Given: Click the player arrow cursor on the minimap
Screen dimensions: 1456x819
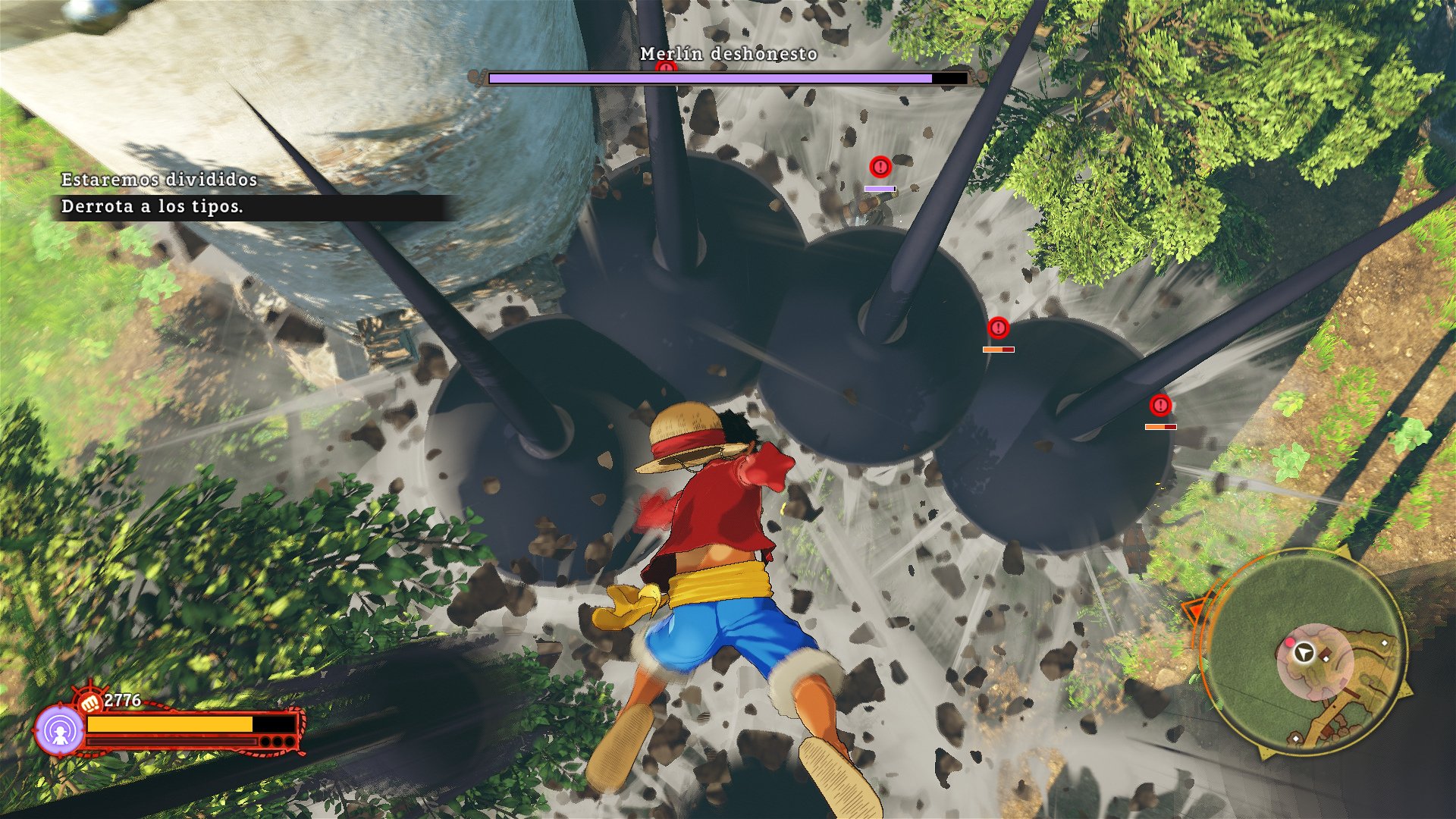Looking at the screenshot, I should [1302, 653].
